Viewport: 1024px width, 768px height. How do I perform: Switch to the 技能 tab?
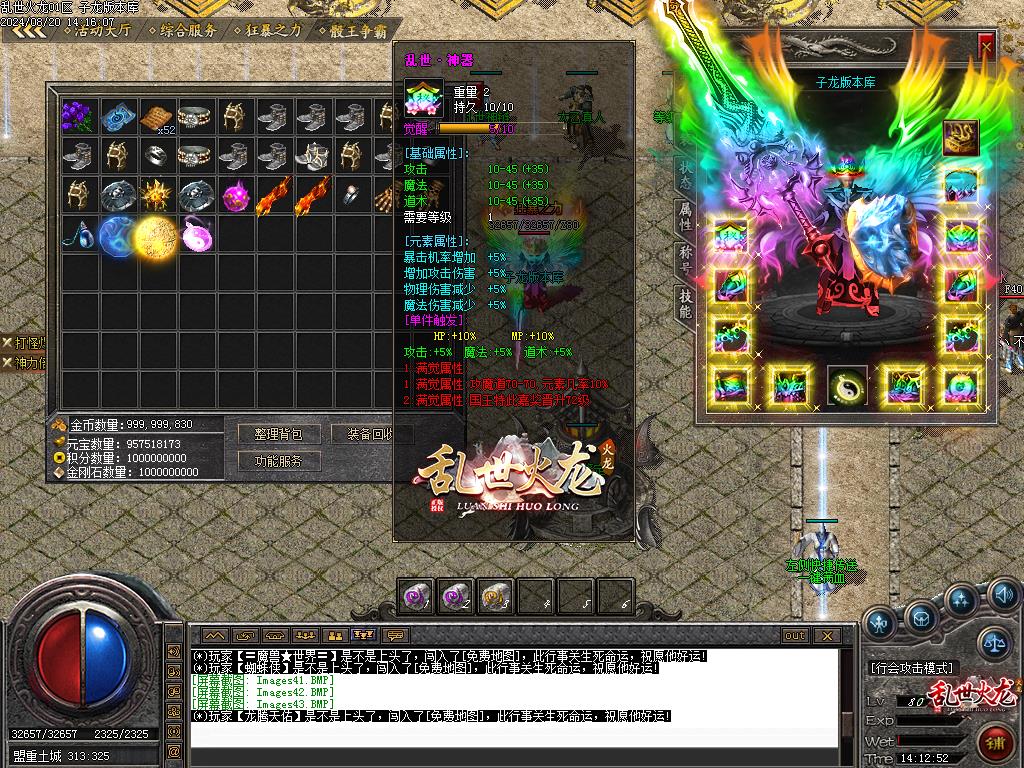pyautogui.click(x=685, y=302)
